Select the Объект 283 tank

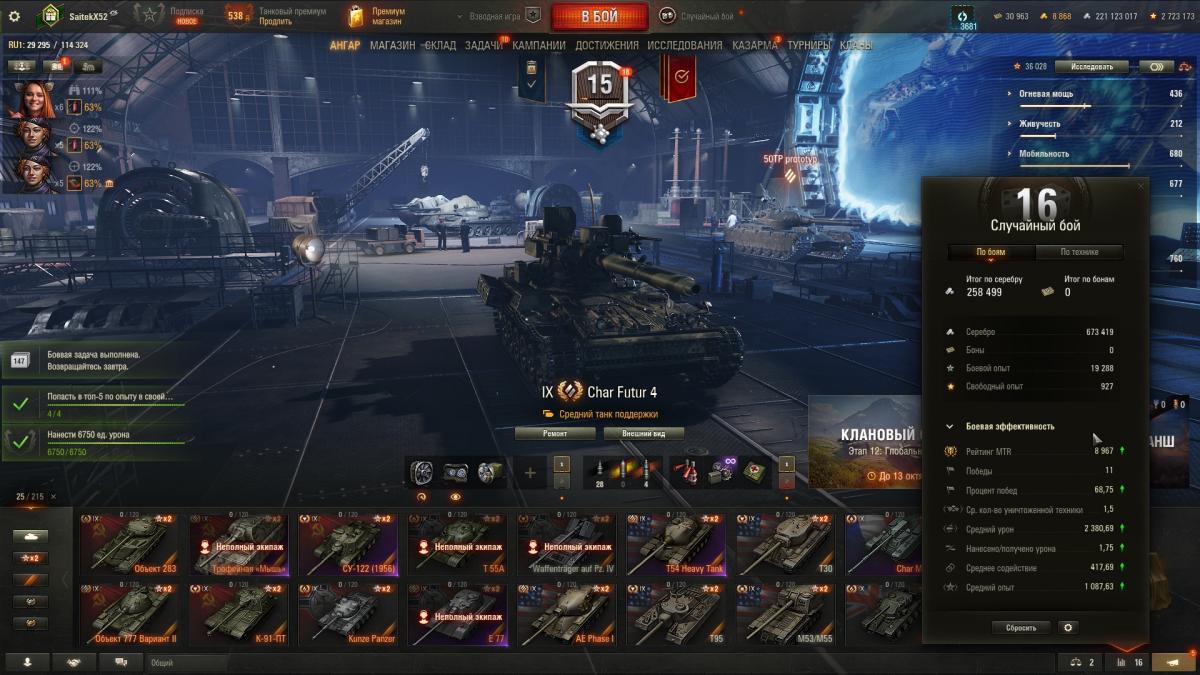tap(128, 545)
